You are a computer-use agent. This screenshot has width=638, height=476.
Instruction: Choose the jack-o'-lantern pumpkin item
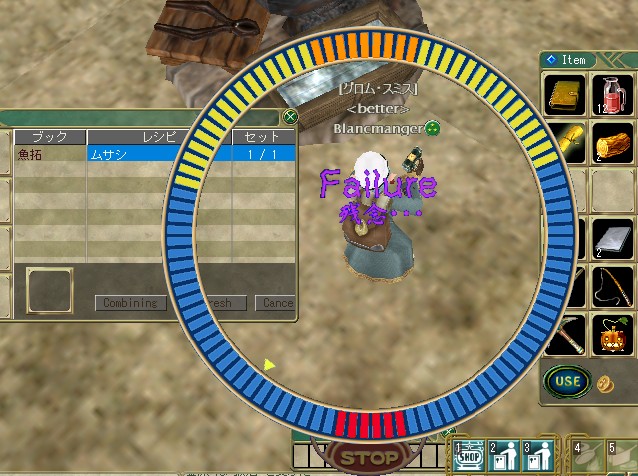point(612,334)
